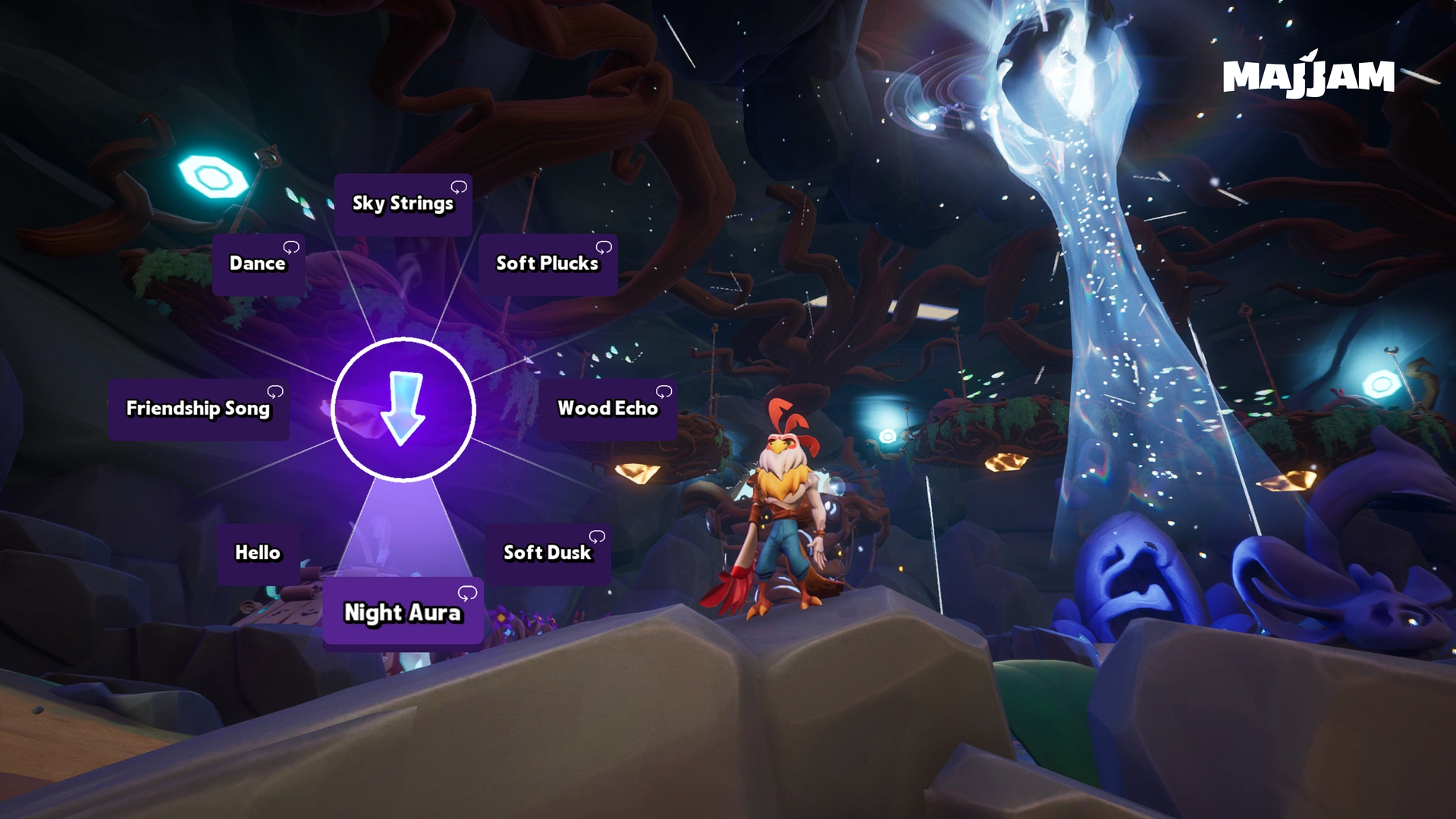The width and height of the screenshot is (1456, 819).
Task: Open the Friendship Song wheel entry
Action: click(198, 409)
